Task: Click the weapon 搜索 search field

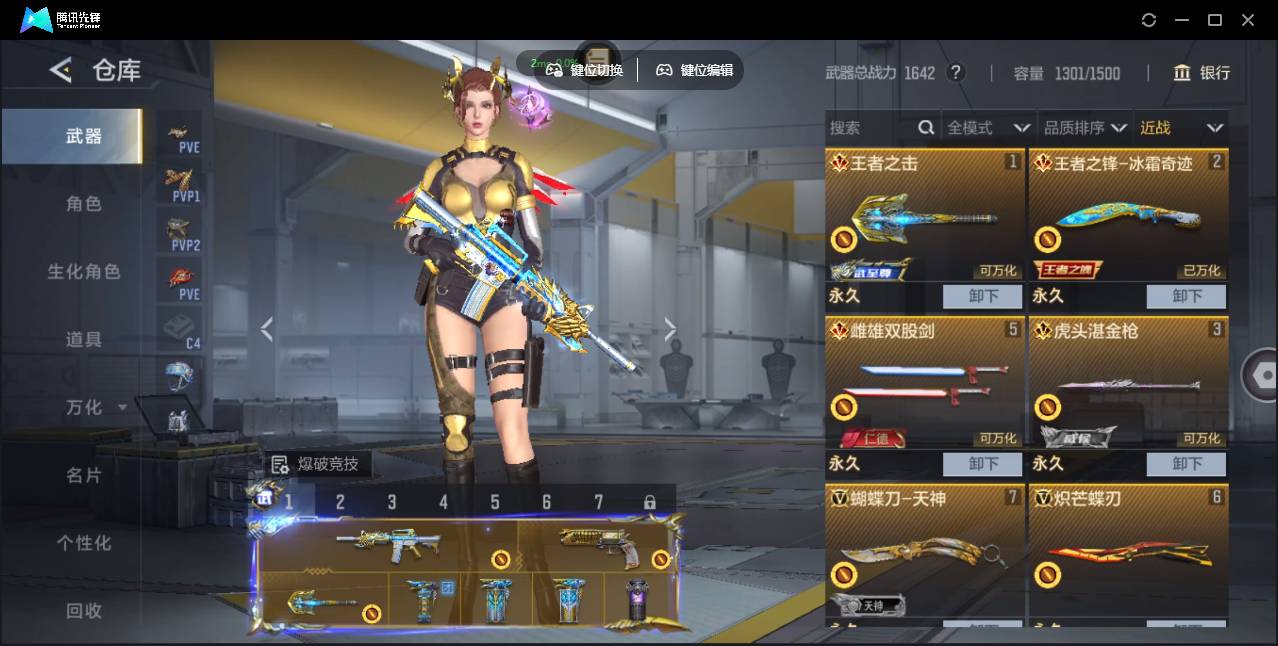Action: pyautogui.click(x=870, y=128)
